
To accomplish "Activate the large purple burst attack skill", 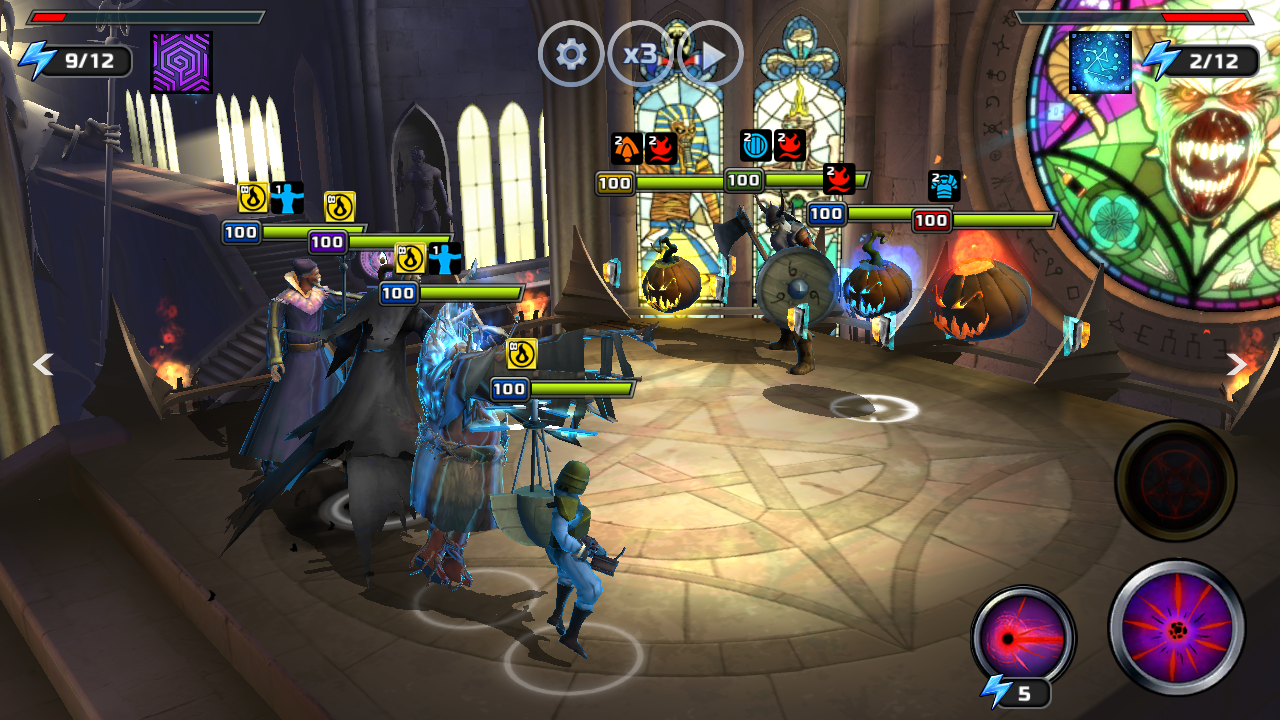I will point(1177,627).
